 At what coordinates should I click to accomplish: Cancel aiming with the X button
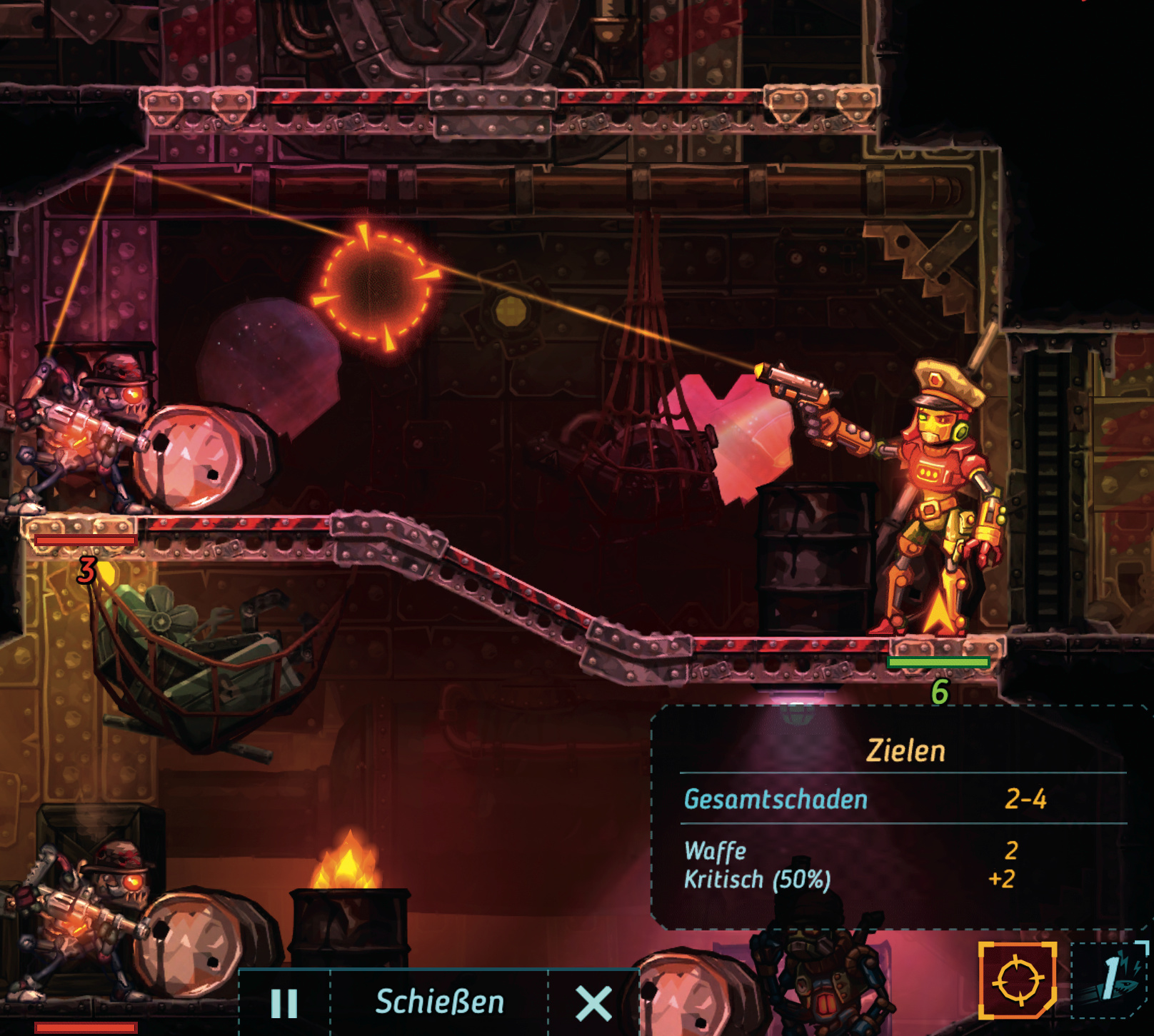[593, 1003]
